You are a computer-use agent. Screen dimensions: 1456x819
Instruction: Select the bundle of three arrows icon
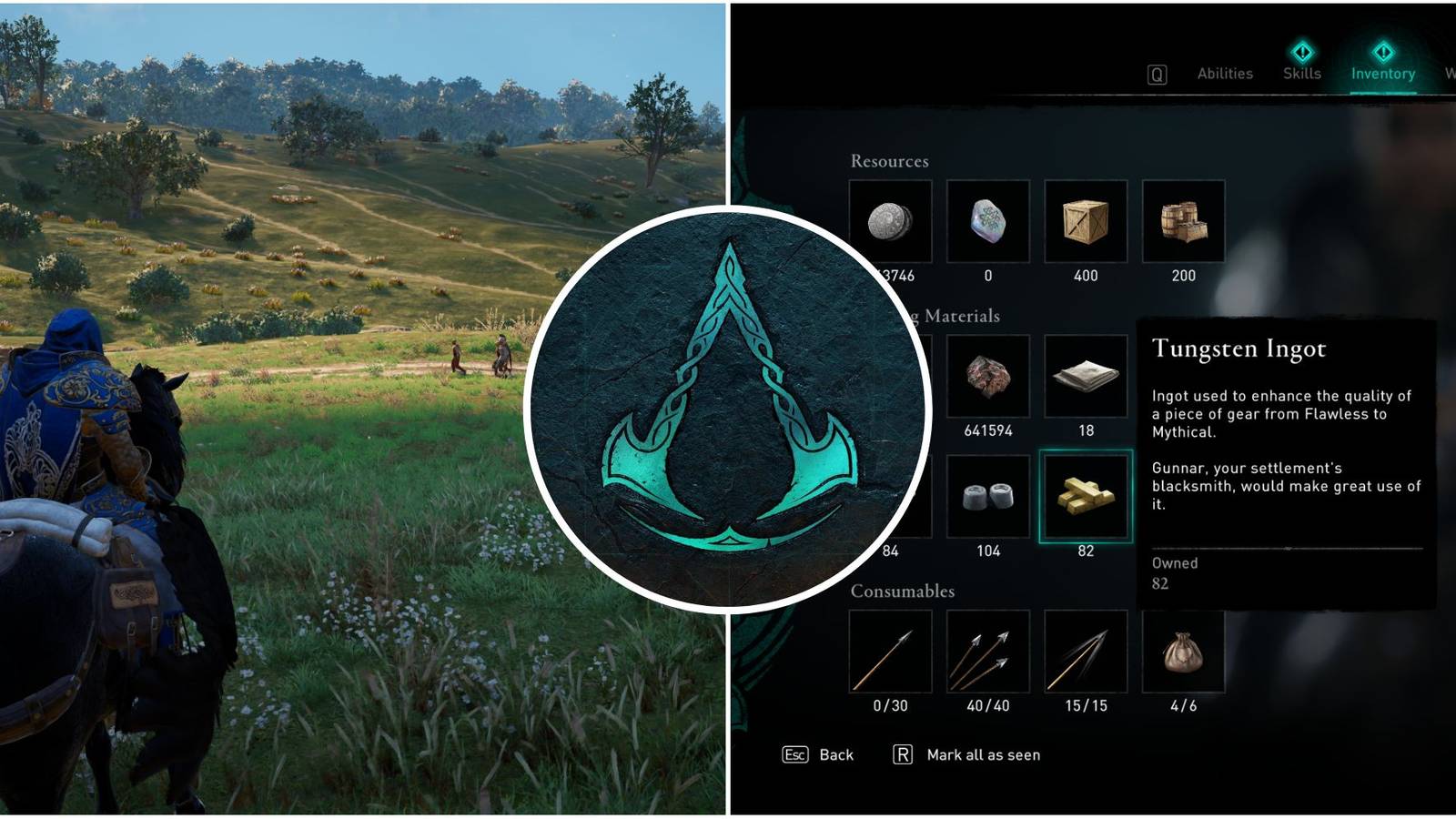(x=987, y=653)
